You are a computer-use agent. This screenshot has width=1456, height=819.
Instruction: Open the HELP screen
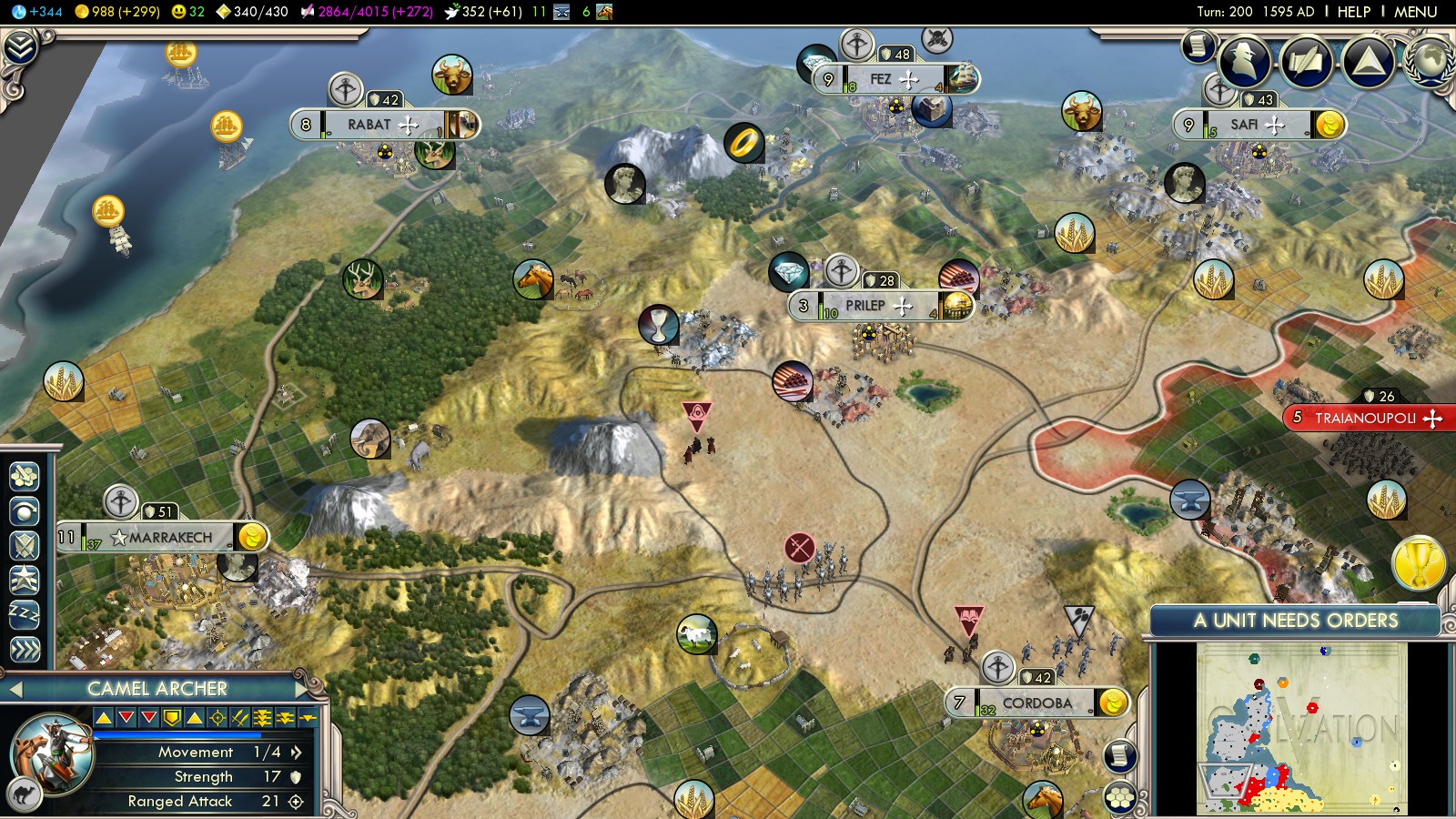(x=1353, y=12)
